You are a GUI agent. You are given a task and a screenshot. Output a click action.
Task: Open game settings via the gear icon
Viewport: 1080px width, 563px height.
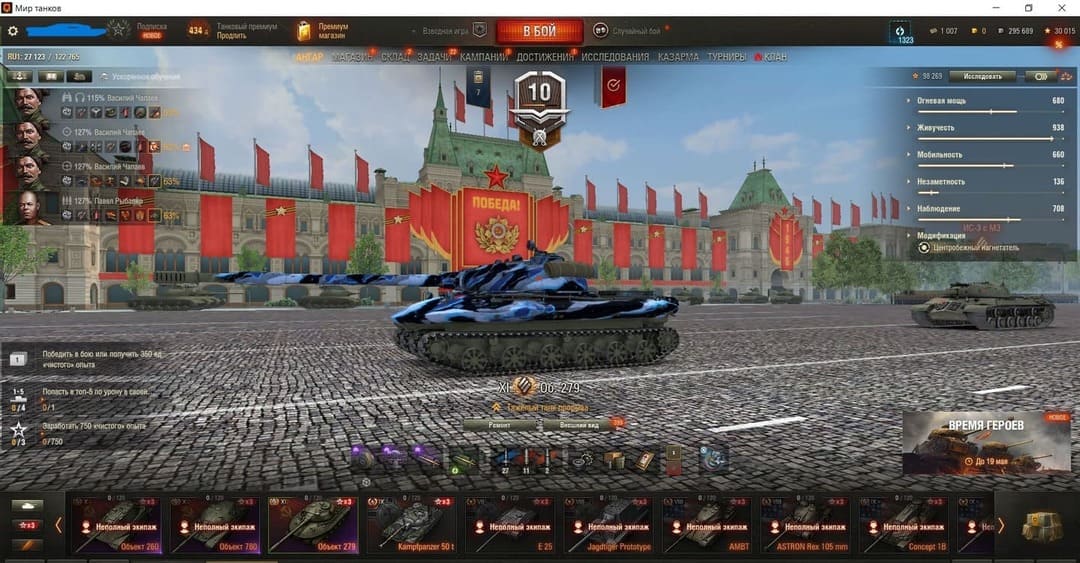click(x=13, y=31)
